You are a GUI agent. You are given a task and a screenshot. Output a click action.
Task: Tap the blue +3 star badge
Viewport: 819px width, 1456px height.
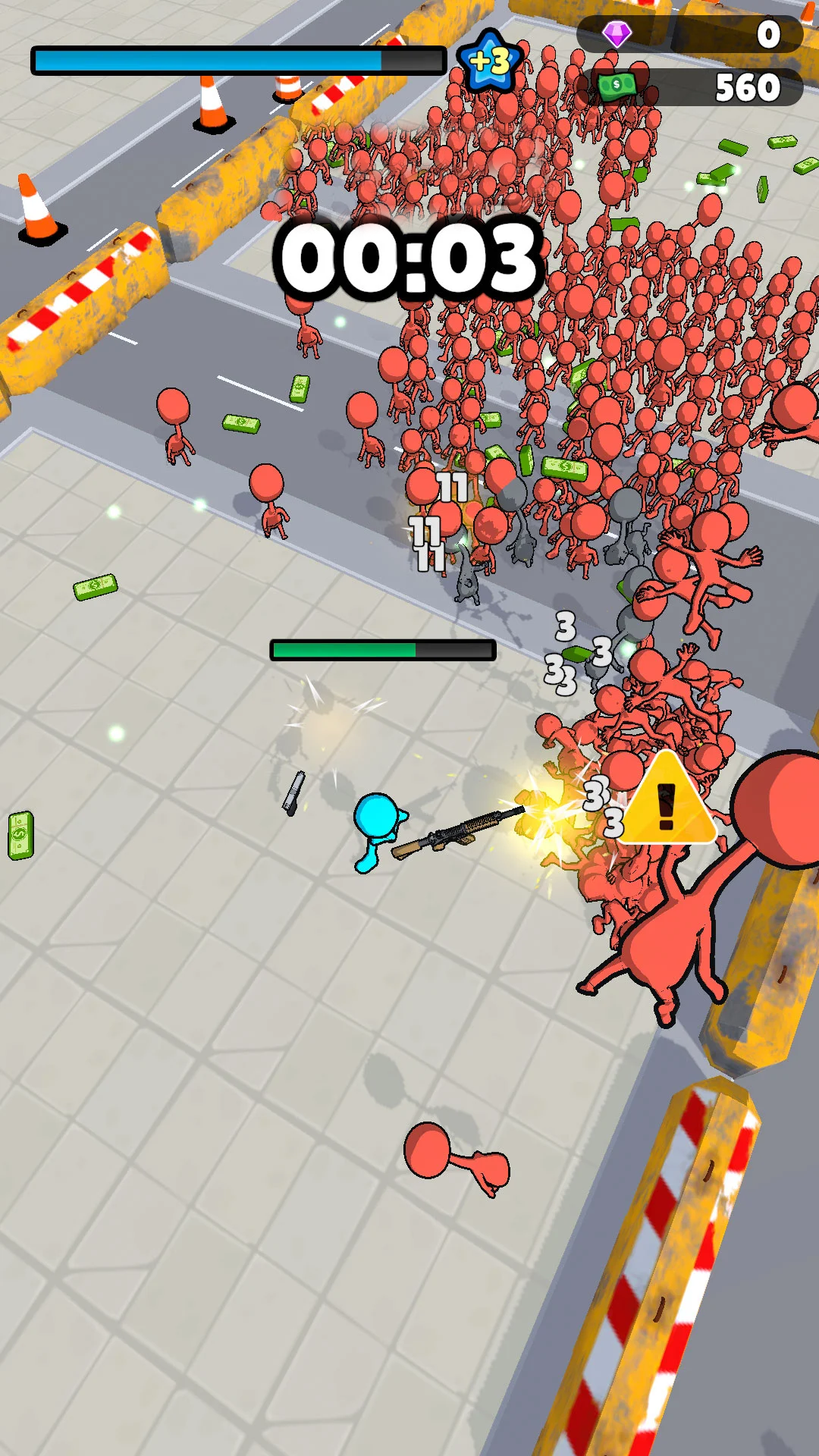[x=490, y=61]
